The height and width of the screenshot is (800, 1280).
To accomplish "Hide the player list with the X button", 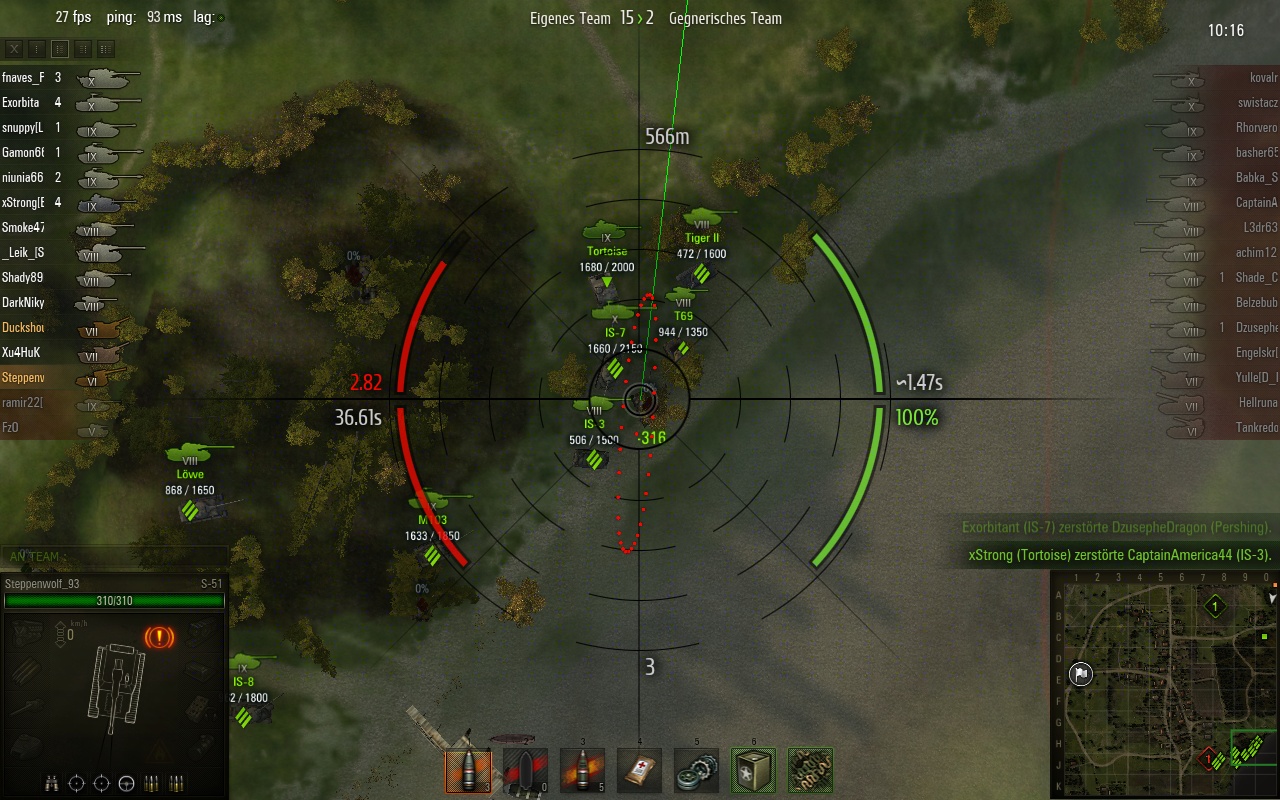I will pos(14,48).
